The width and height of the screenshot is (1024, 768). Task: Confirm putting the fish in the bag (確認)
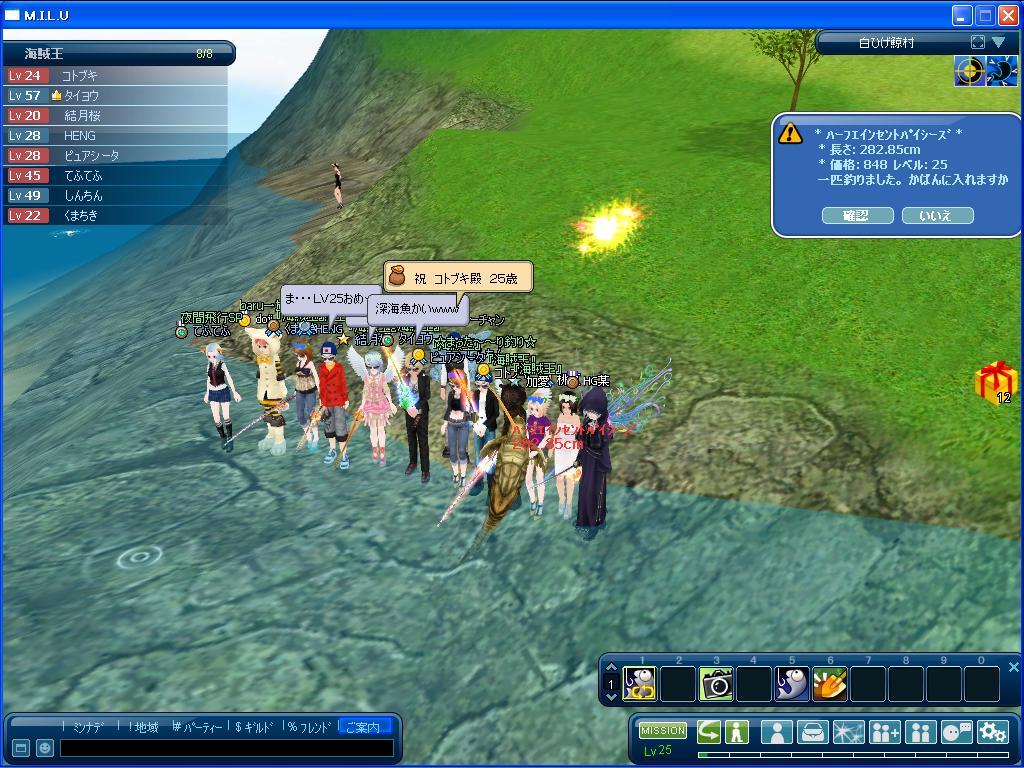[x=857, y=216]
